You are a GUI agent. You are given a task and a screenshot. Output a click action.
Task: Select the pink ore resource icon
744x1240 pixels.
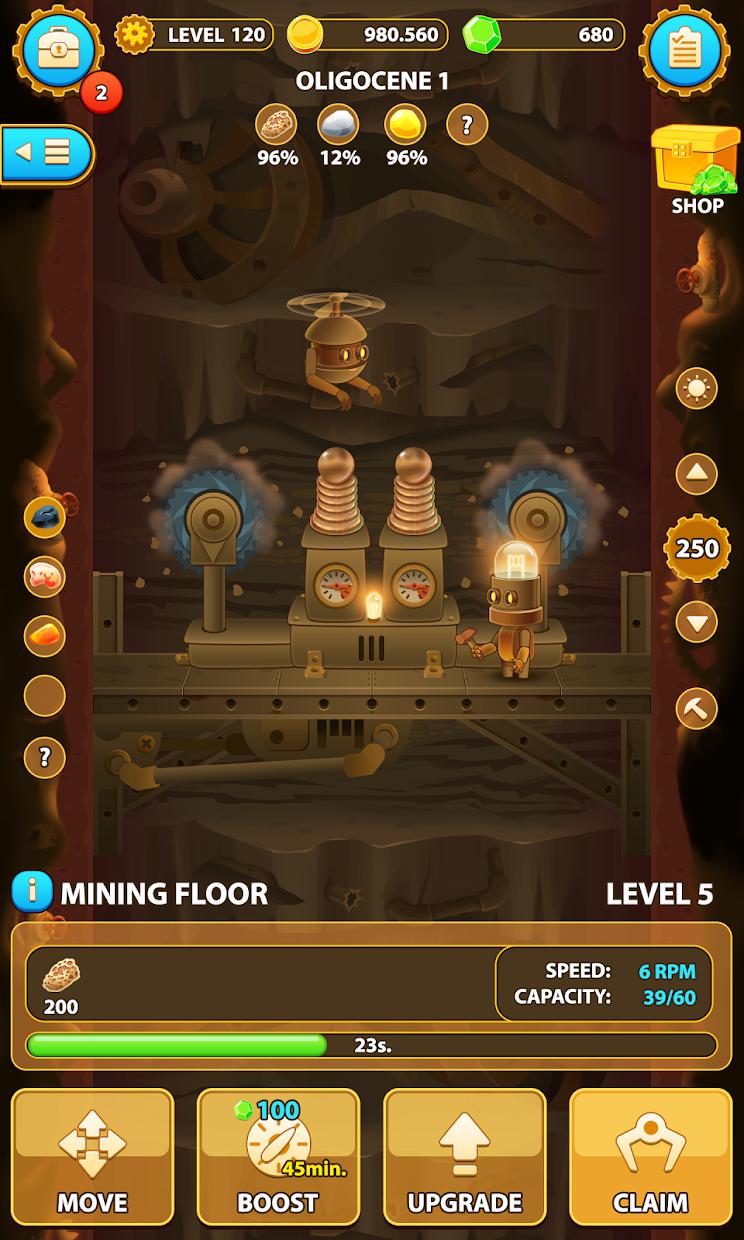click(45, 576)
